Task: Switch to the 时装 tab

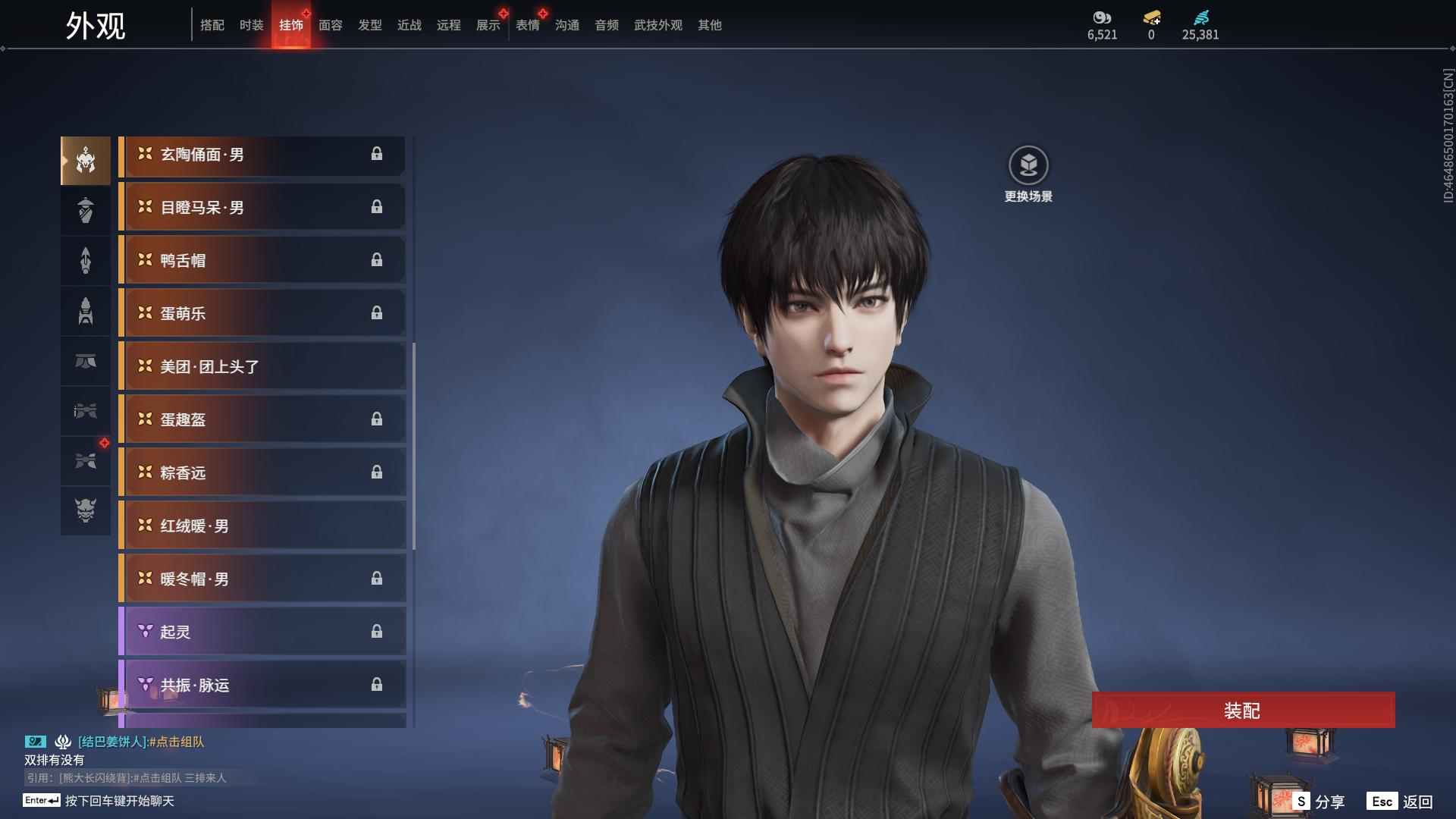Action: pyautogui.click(x=251, y=25)
